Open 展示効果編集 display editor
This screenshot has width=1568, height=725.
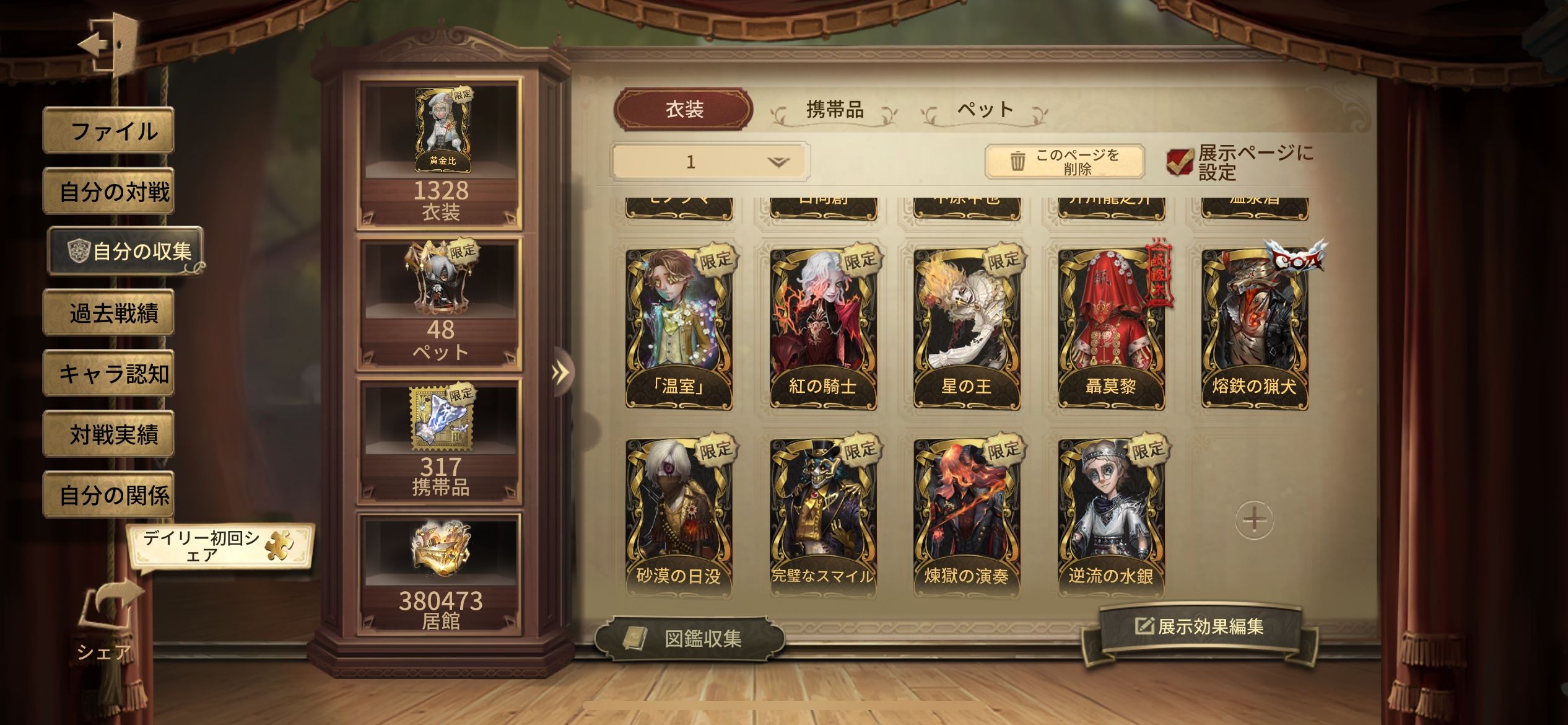pyautogui.click(x=1200, y=627)
